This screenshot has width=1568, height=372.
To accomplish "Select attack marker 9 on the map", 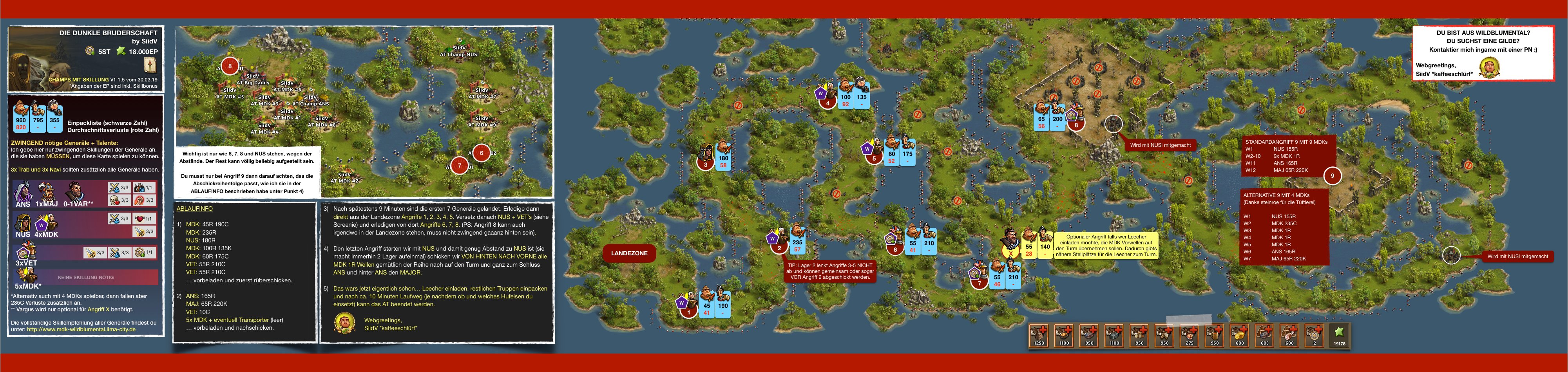I will (x=1333, y=176).
